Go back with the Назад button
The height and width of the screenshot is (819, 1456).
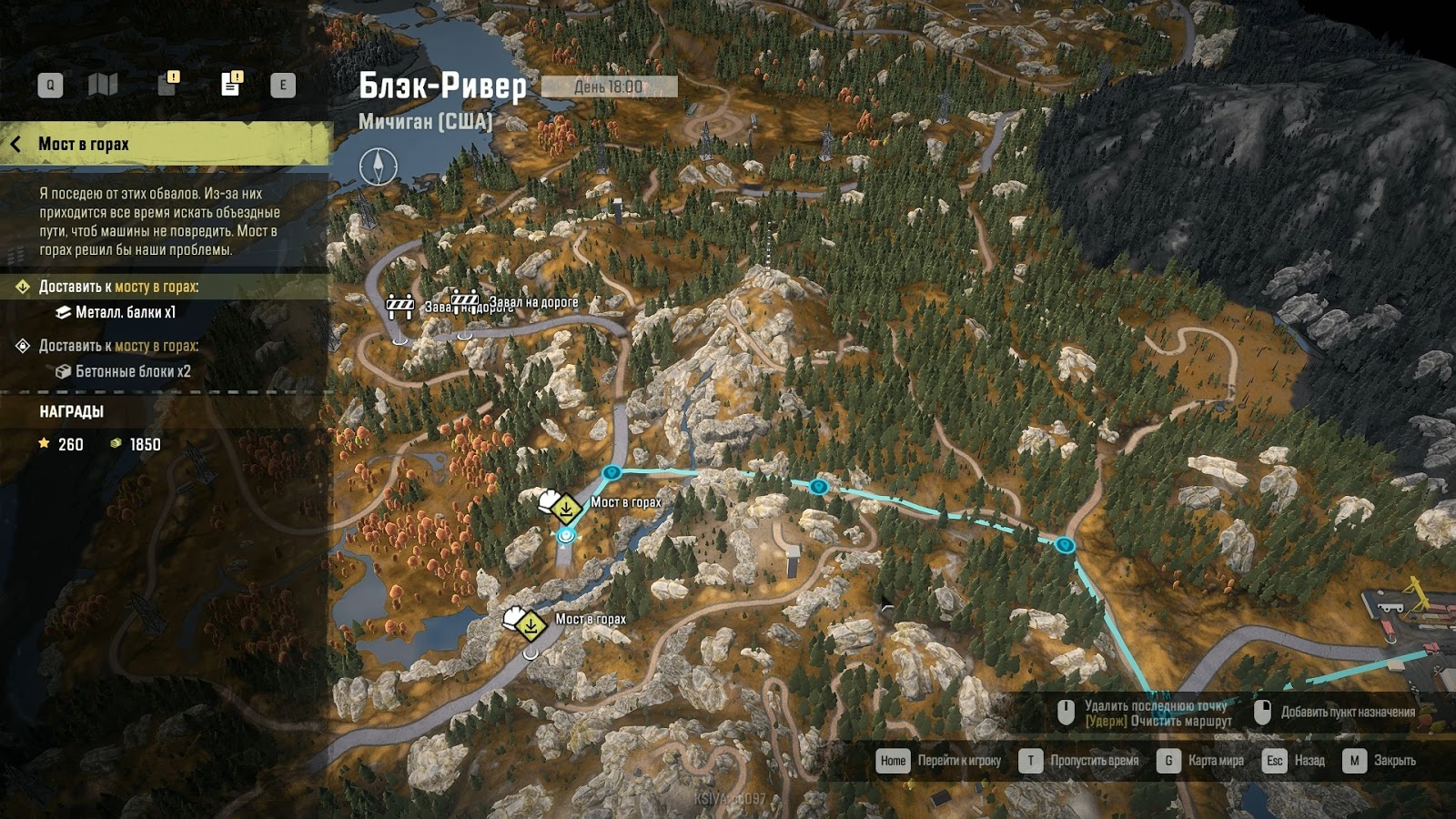[1309, 761]
